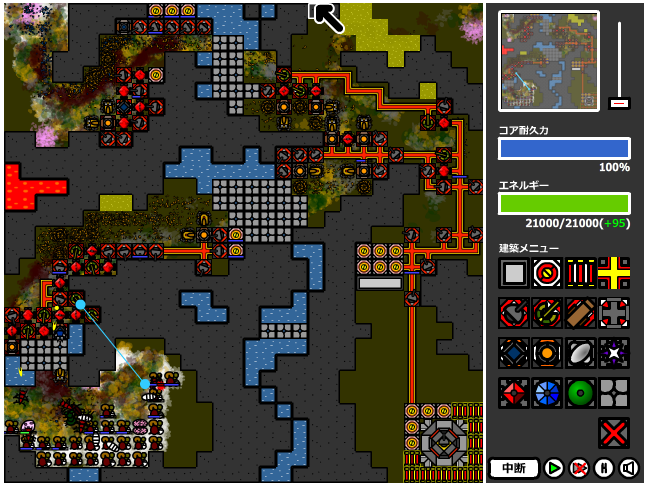
Task: Click the 中断 button
Action: (x=514, y=468)
